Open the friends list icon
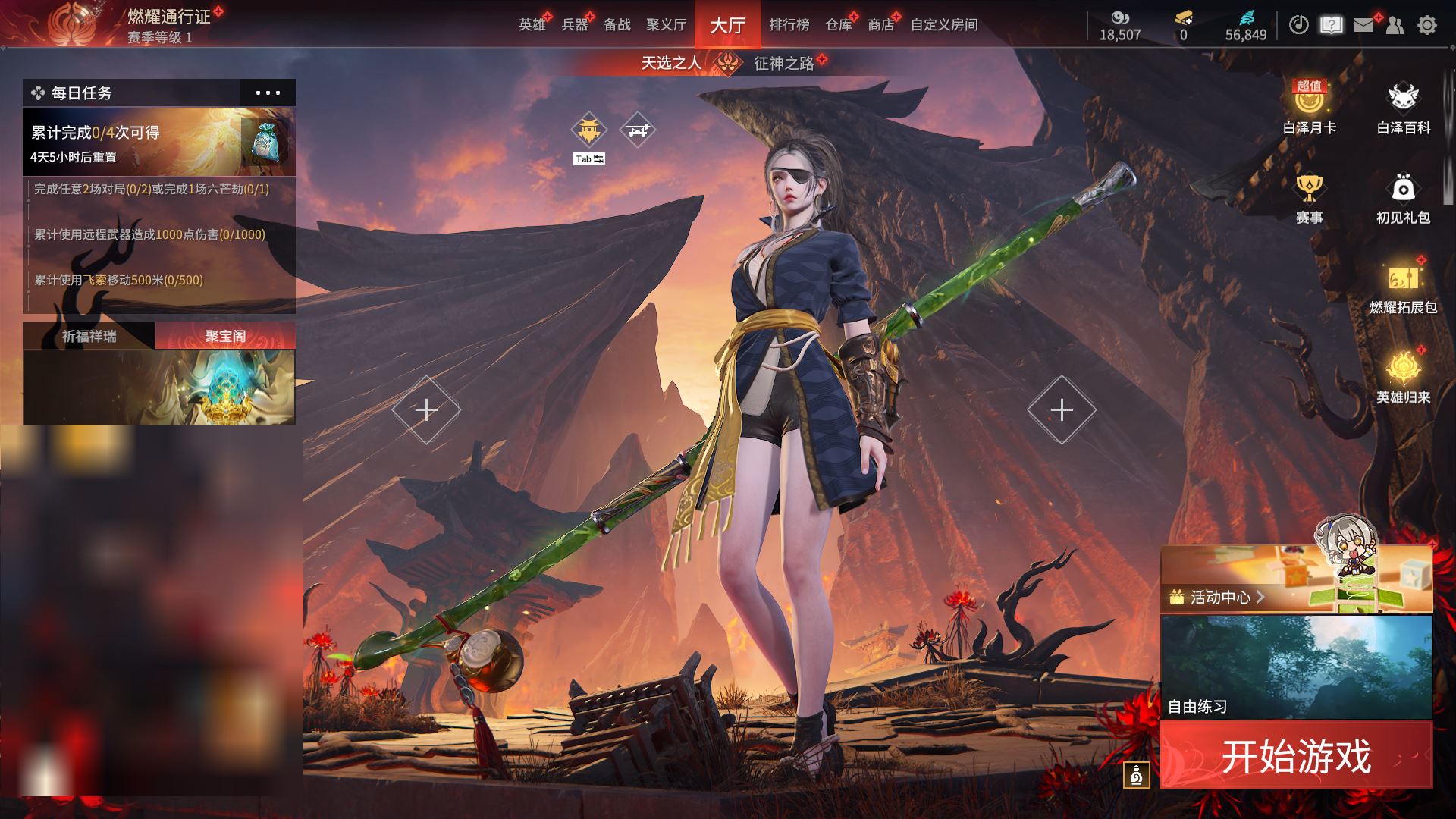1456x819 pixels. (x=1395, y=25)
